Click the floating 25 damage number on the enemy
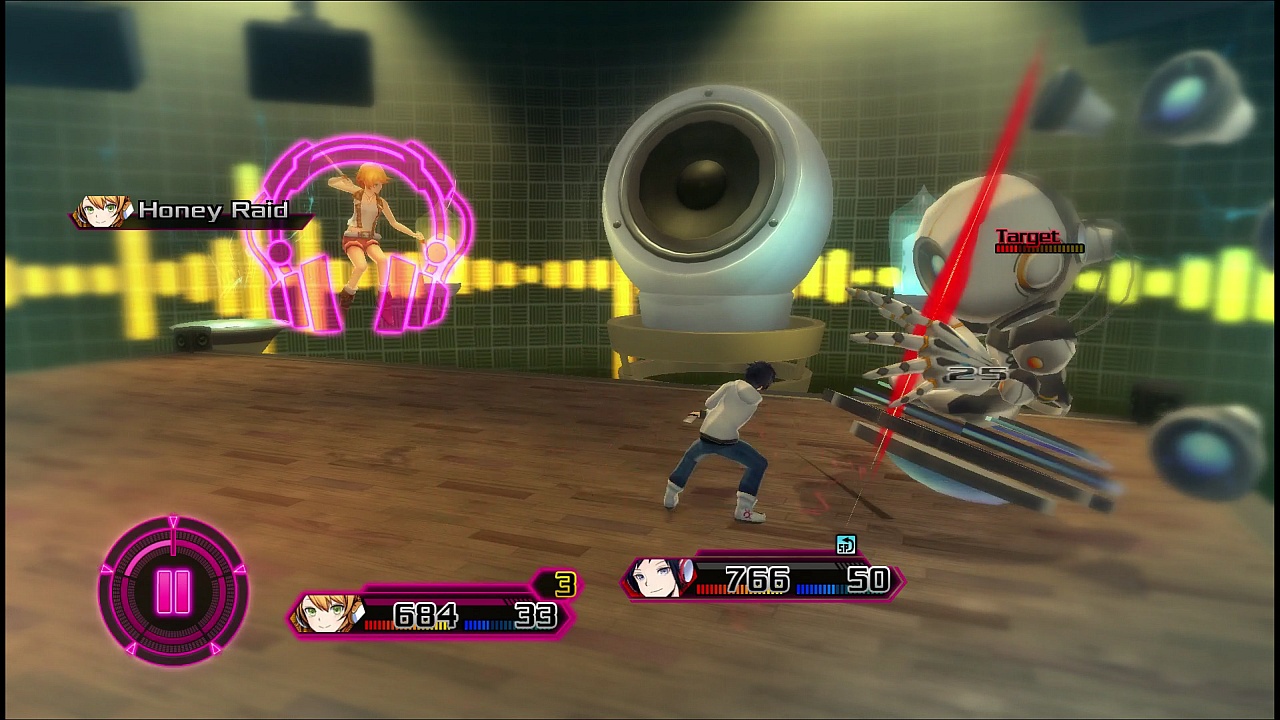 (975, 375)
